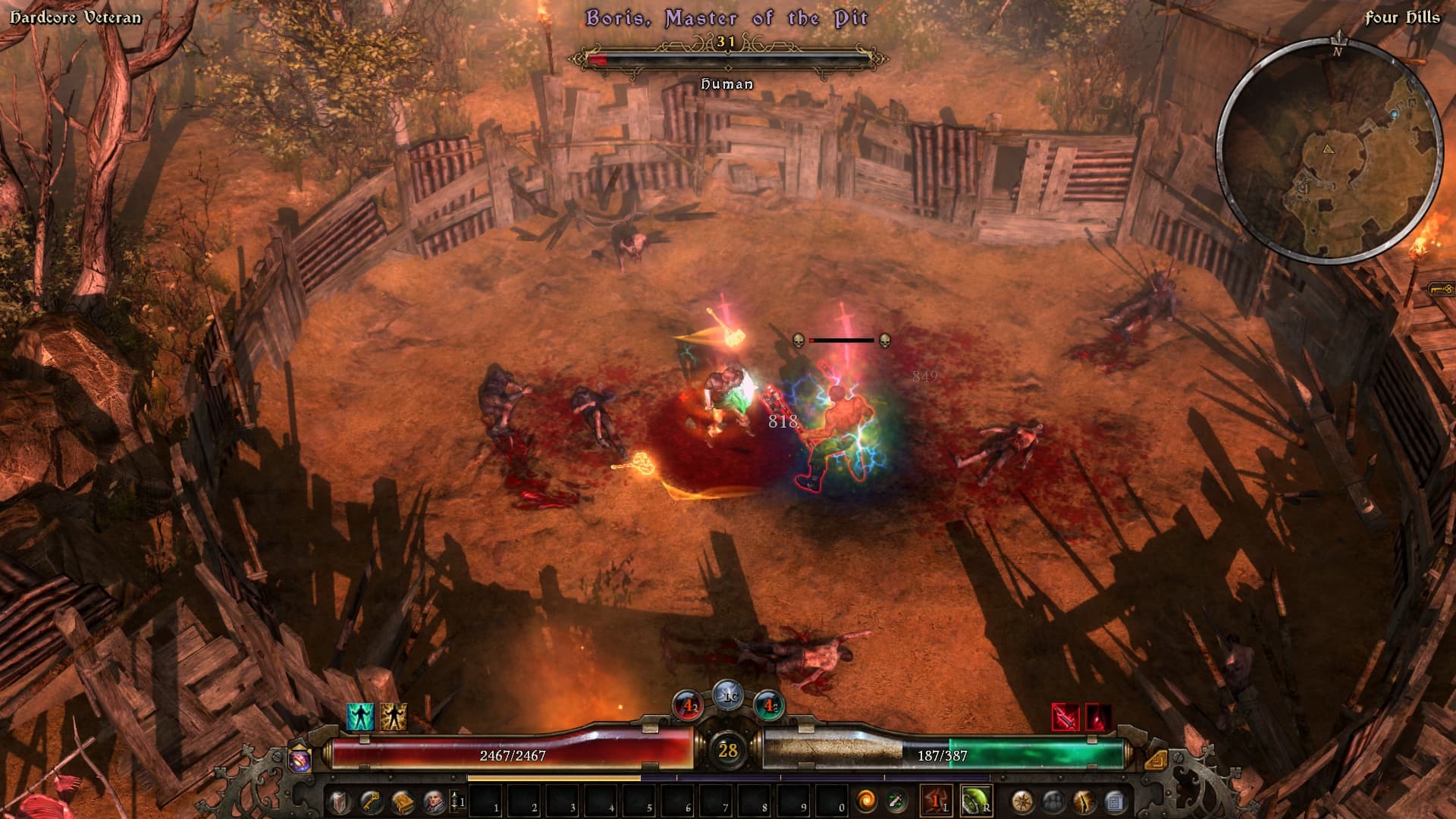Screen dimensions: 1456x819
Task: Open the blue document notes icon
Action: (1115, 802)
